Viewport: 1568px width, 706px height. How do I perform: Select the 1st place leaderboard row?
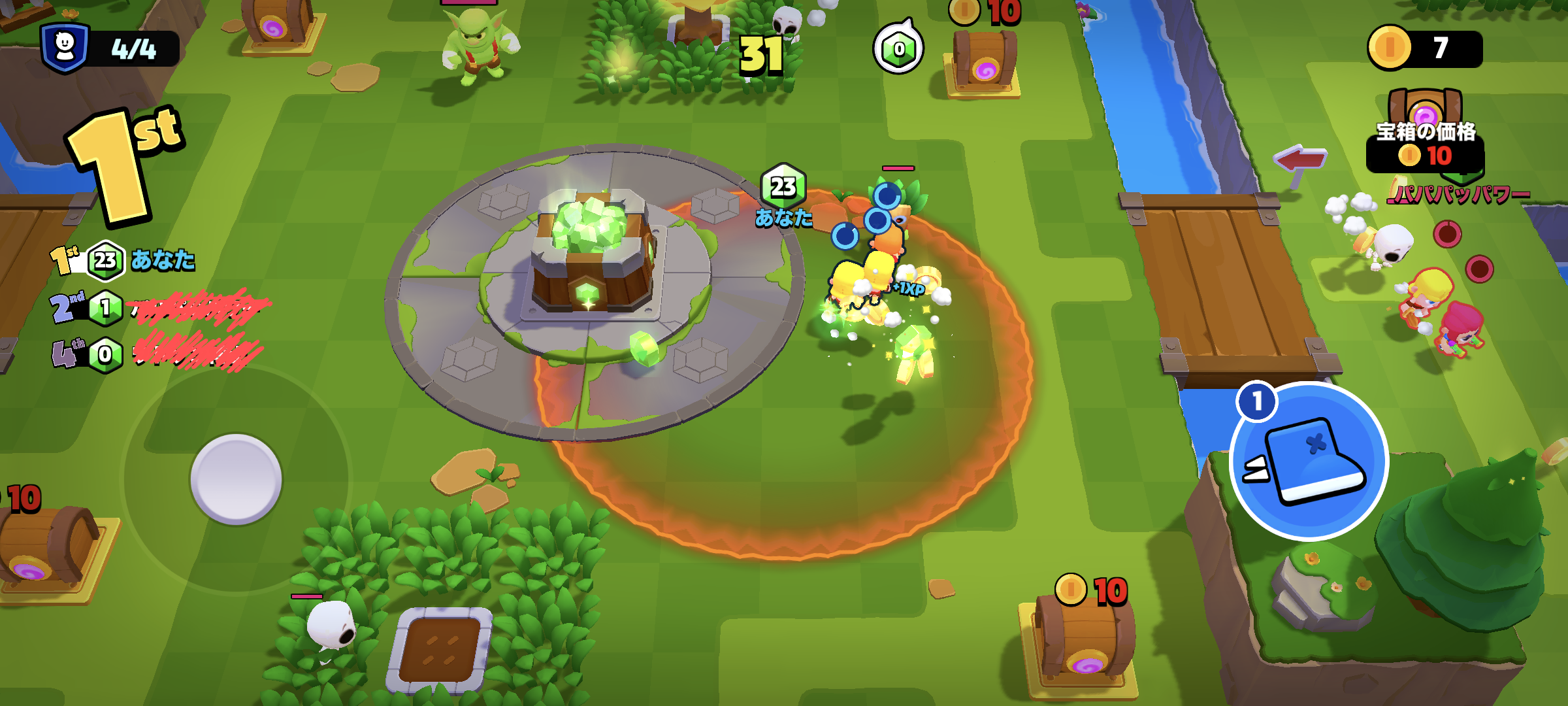[124, 260]
